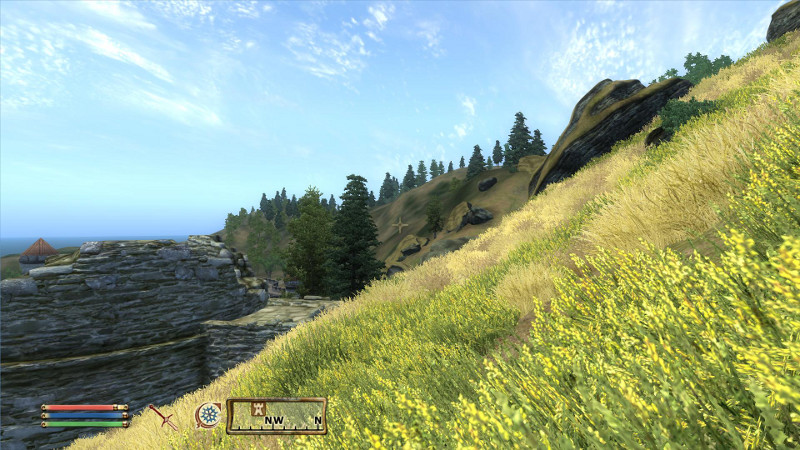Click the compass heading bar
The height and width of the screenshot is (450, 800).
click(276, 415)
